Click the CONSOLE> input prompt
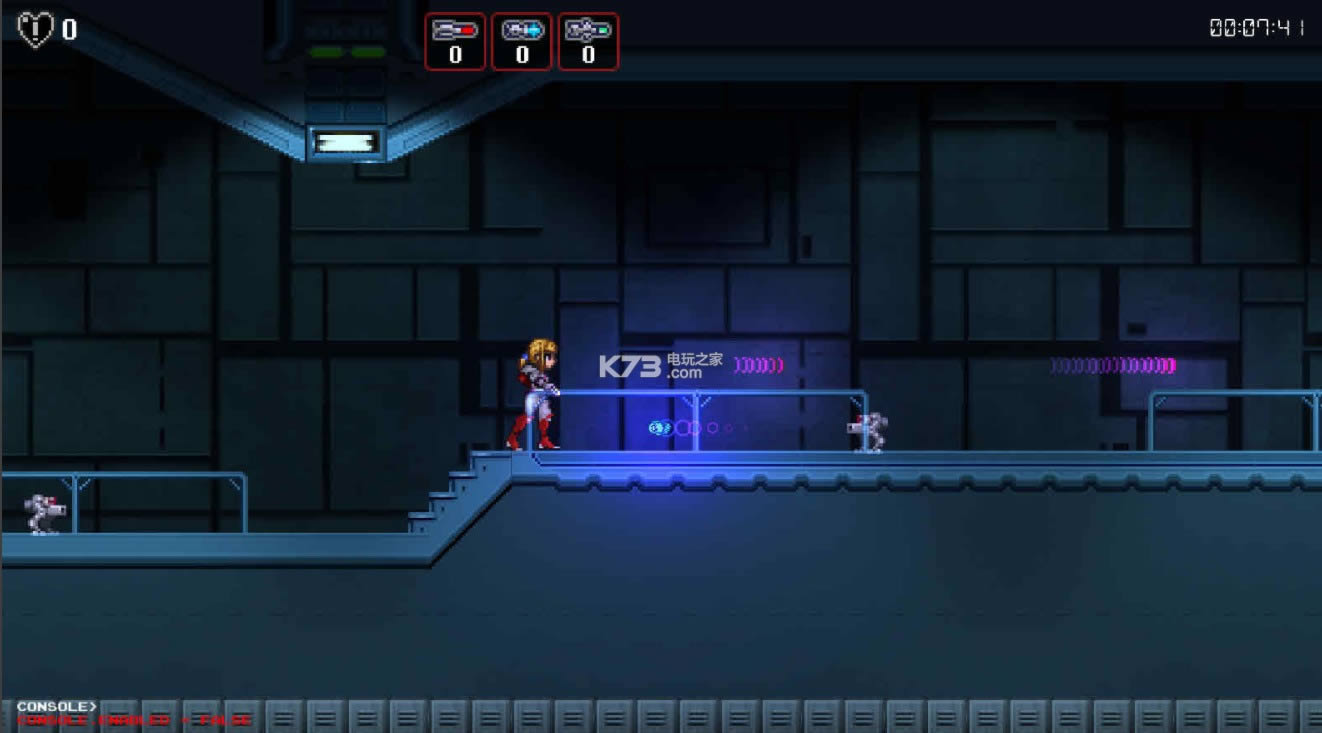This screenshot has height=733, width=1322. 57,707
